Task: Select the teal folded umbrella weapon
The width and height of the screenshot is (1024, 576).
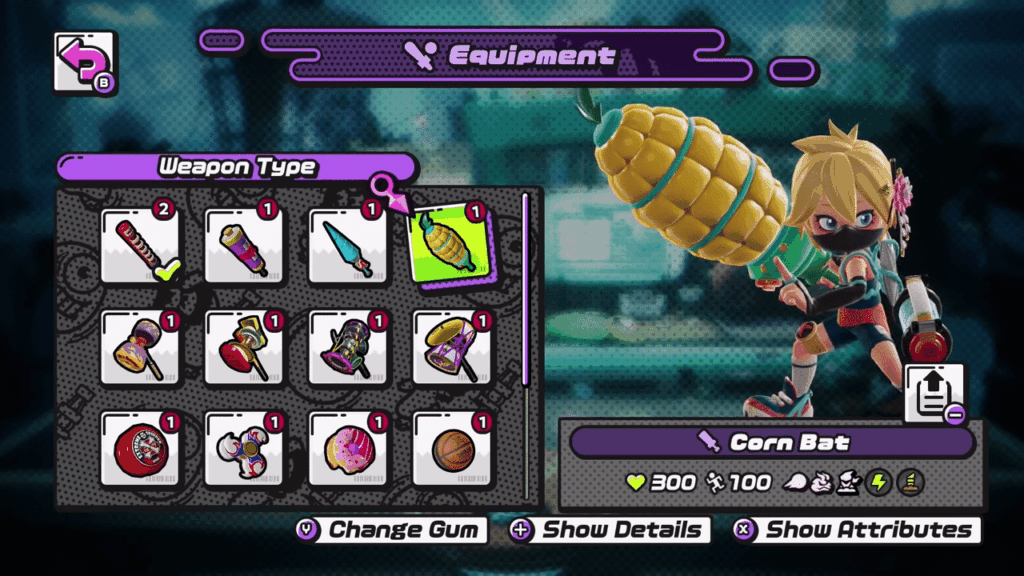Action: (347, 246)
